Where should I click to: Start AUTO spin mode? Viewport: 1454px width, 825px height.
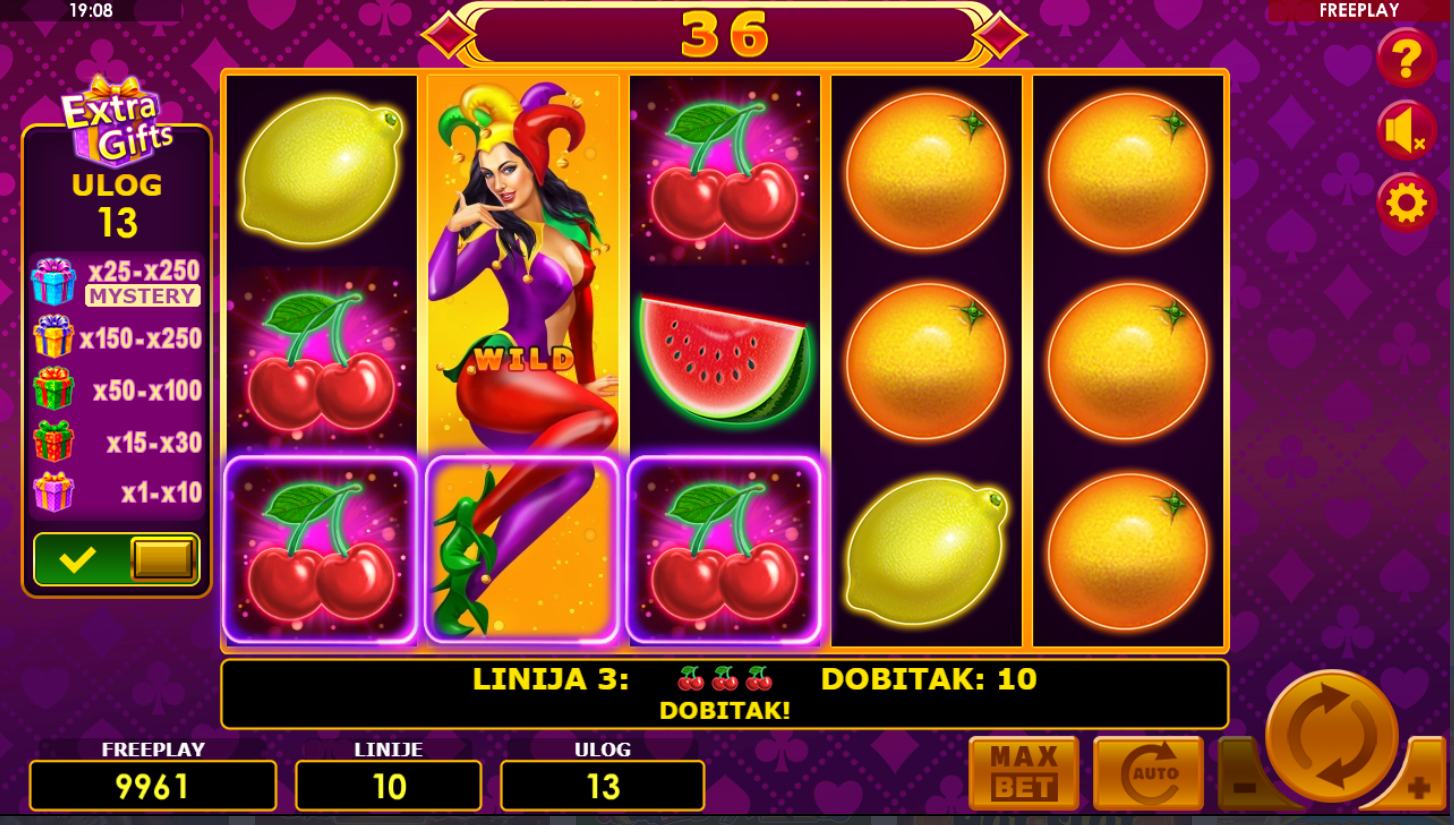click(1148, 772)
